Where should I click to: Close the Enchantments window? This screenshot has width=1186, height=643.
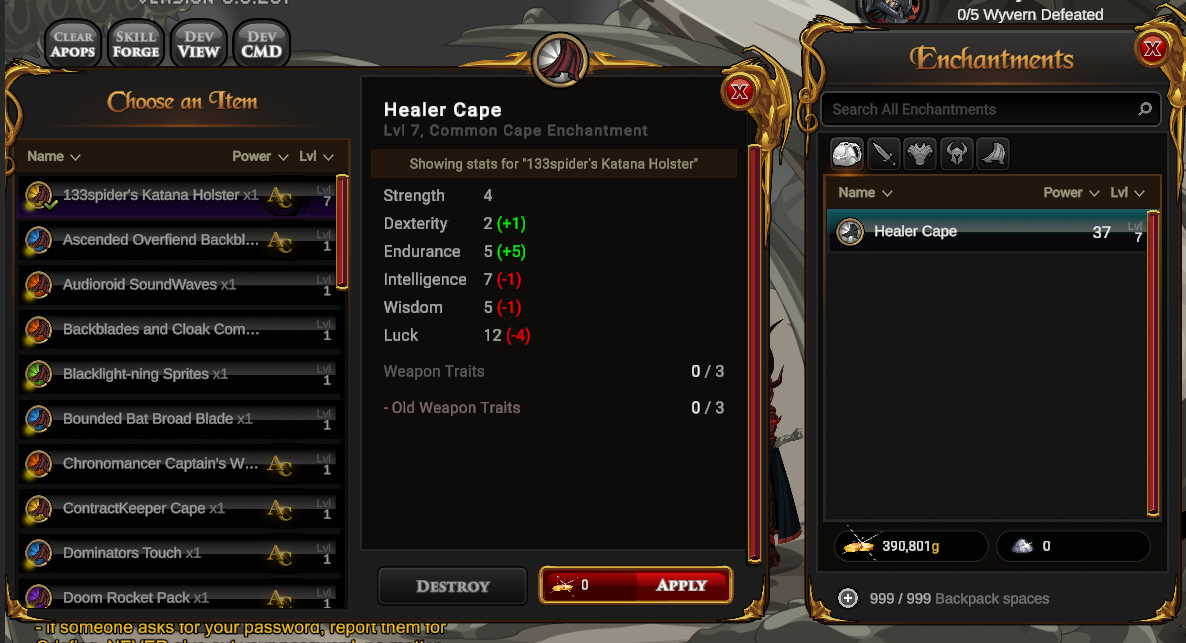pos(1152,48)
